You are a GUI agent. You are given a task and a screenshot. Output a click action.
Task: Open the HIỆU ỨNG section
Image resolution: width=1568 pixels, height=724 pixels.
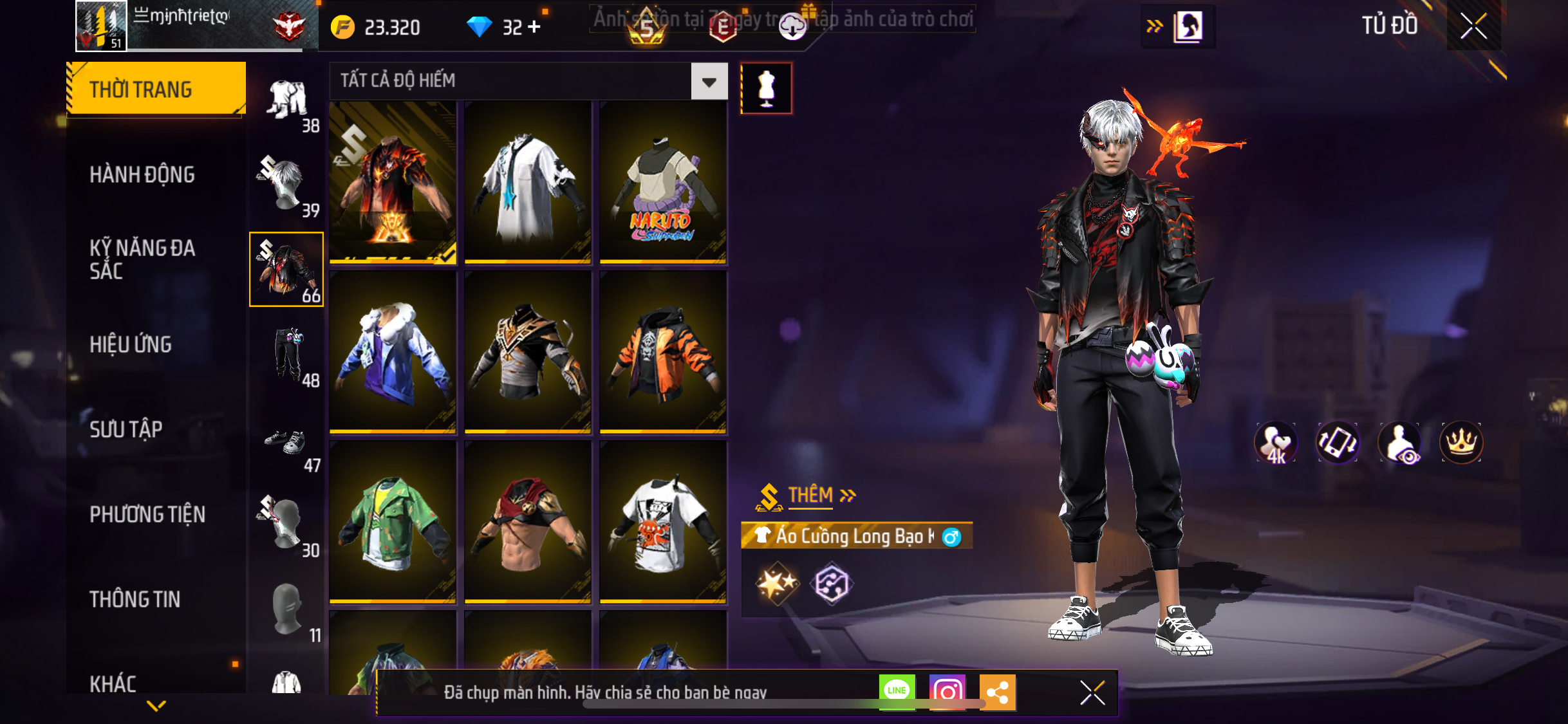point(131,344)
